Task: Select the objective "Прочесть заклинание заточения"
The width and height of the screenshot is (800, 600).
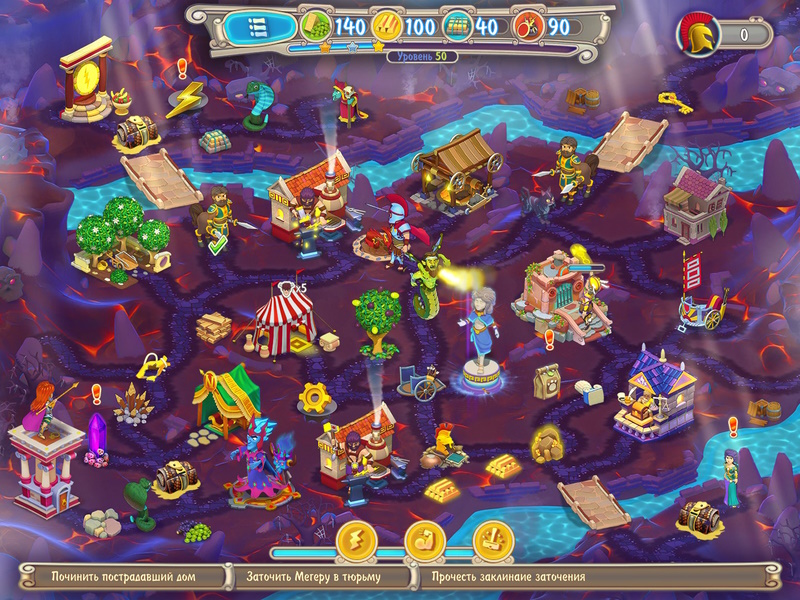Action: coord(510,577)
